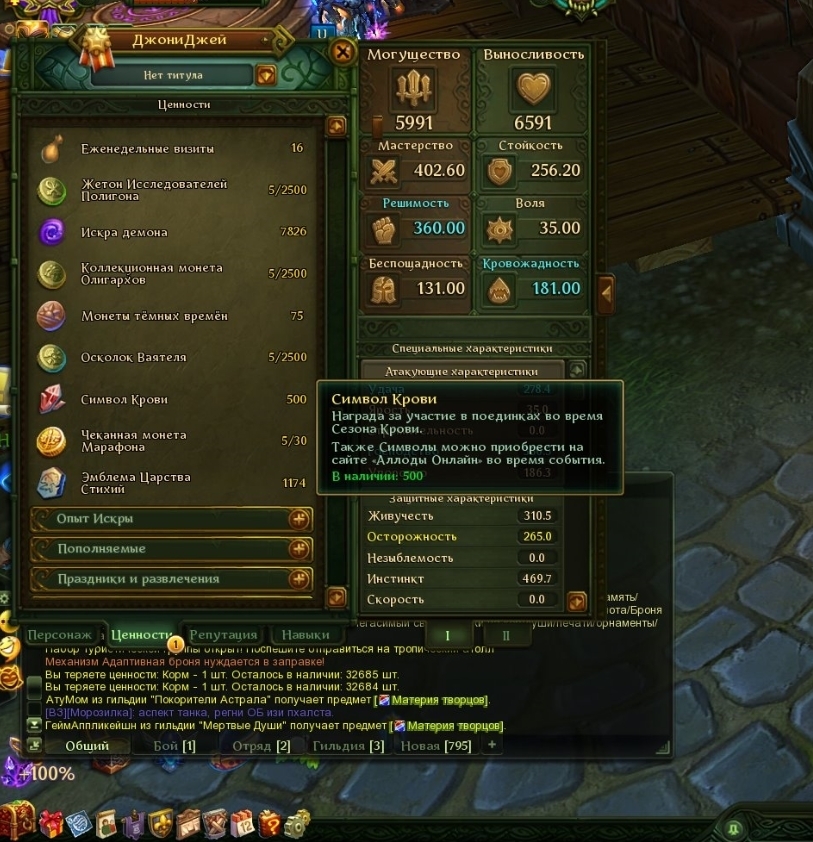Viewport: 813px width, 842px height.
Task: Switch chat to the Бой tab
Action: [174, 745]
